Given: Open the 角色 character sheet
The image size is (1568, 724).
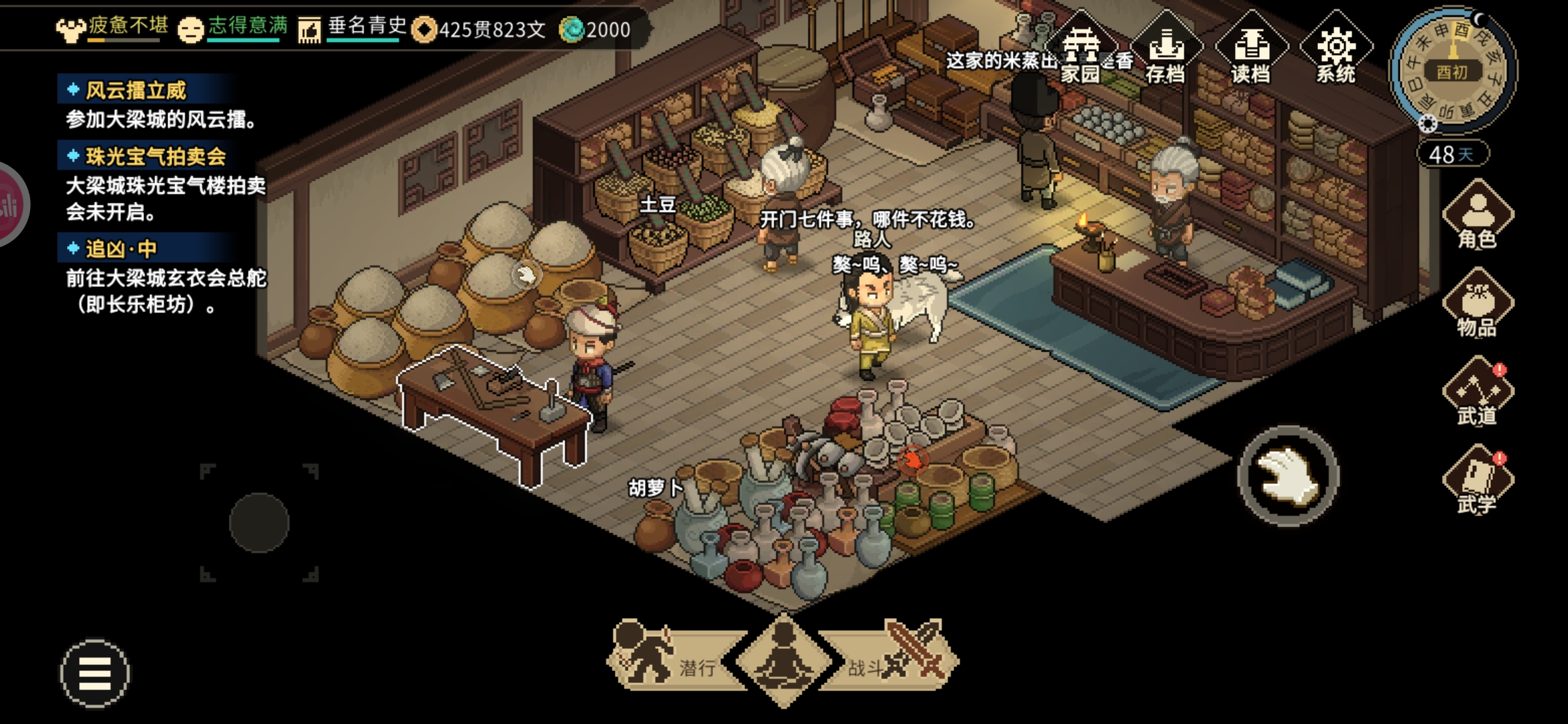Looking at the screenshot, I should [1477, 216].
